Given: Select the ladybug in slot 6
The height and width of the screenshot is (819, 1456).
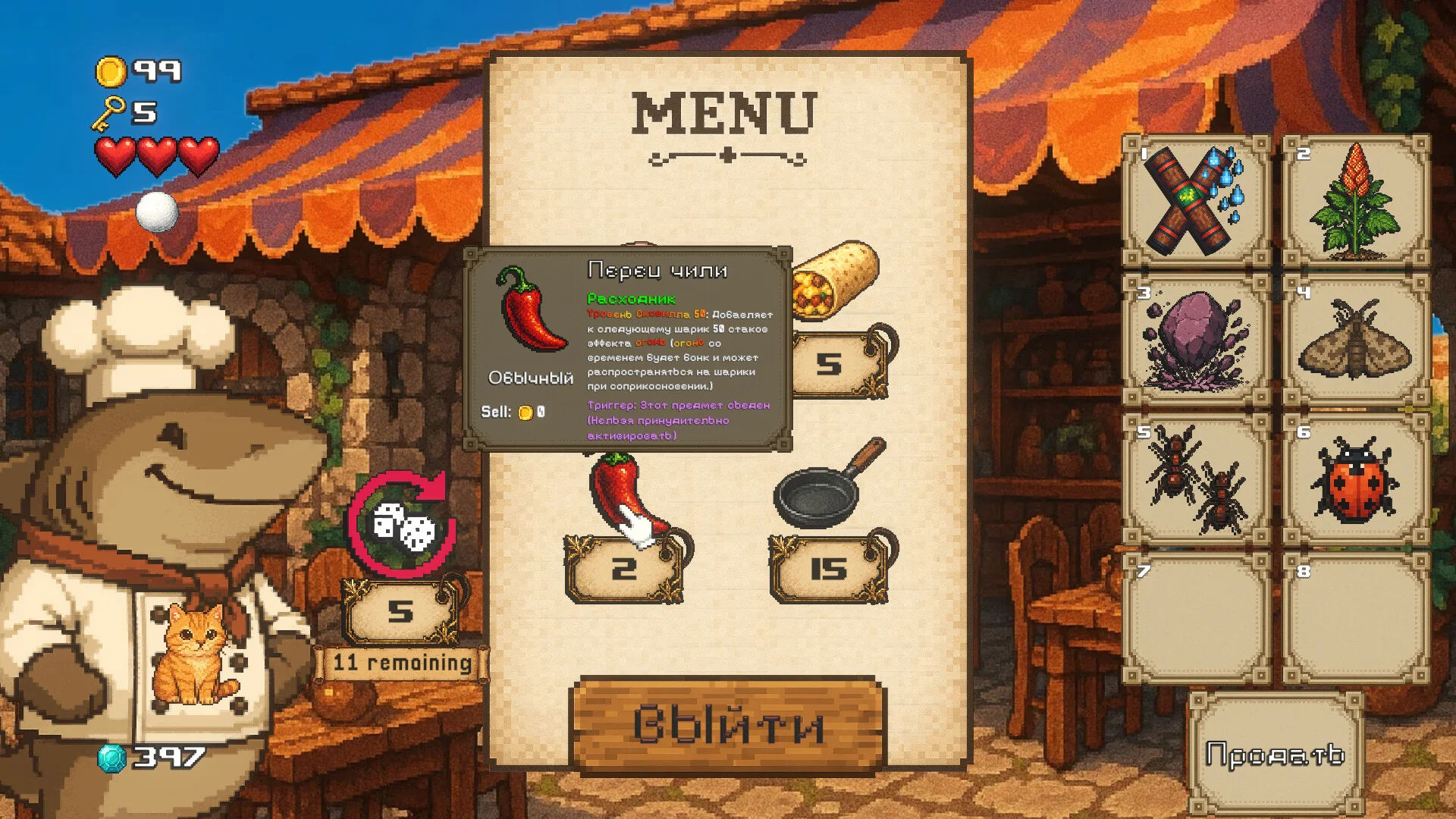Looking at the screenshot, I should [1356, 479].
